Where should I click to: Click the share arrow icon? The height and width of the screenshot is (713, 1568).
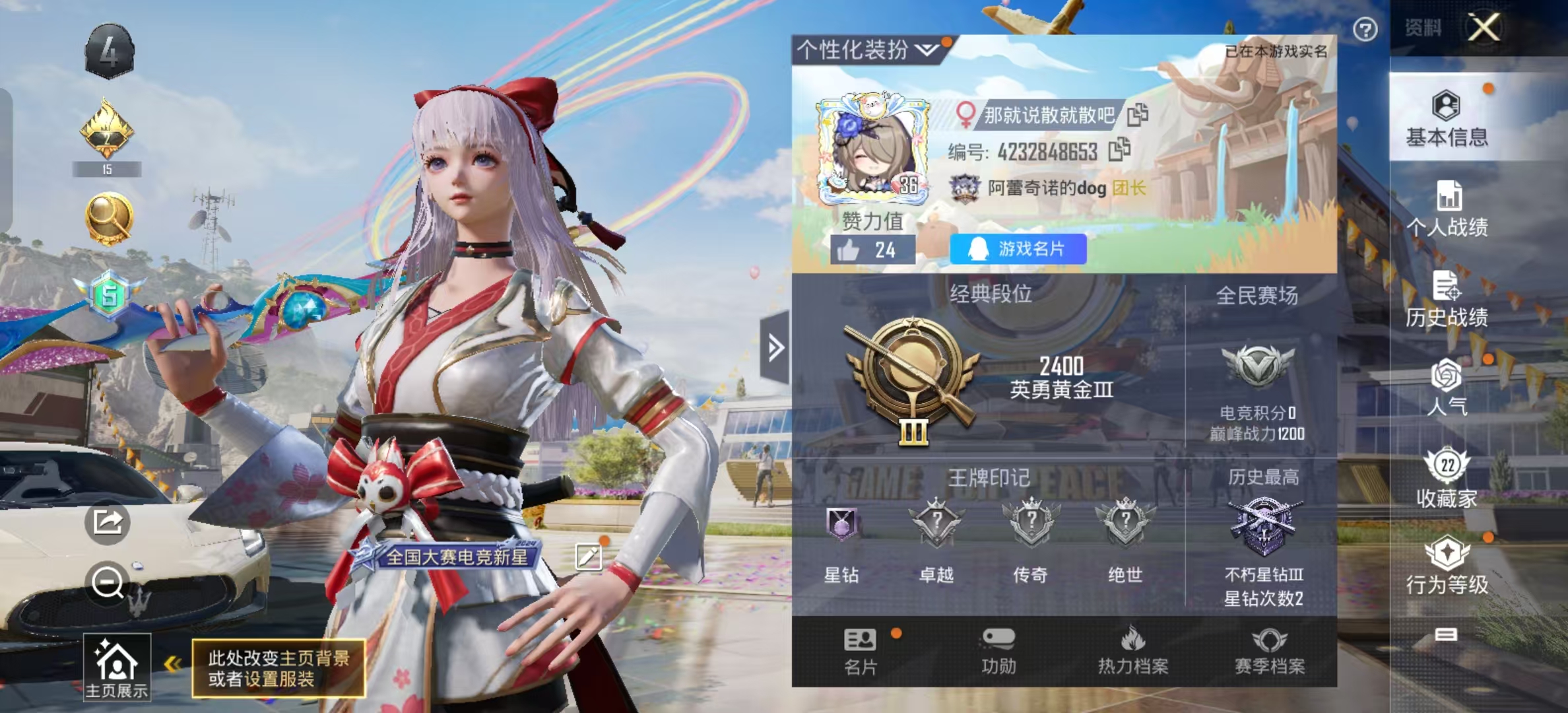coord(107,522)
